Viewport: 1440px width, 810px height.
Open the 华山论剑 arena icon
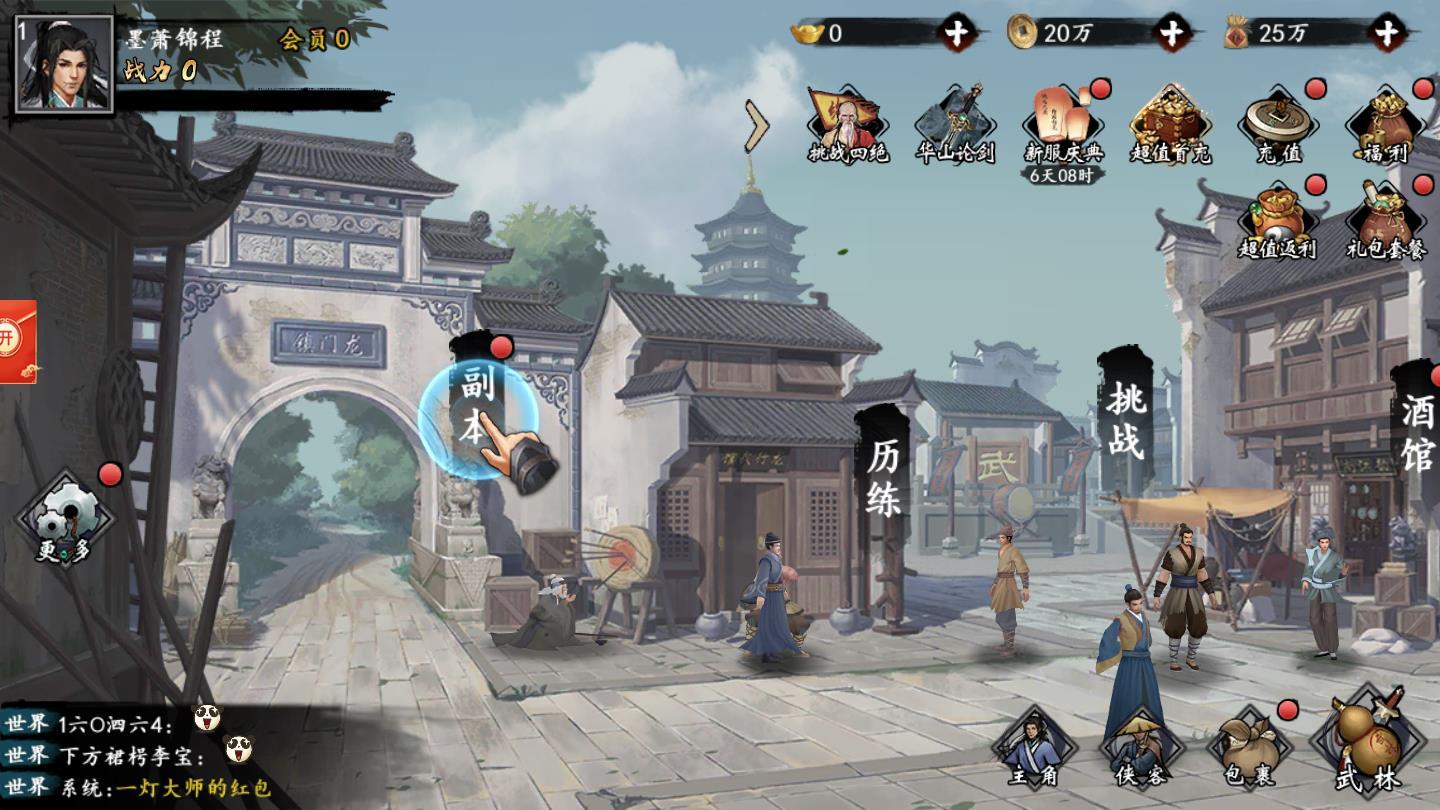click(x=955, y=125)
